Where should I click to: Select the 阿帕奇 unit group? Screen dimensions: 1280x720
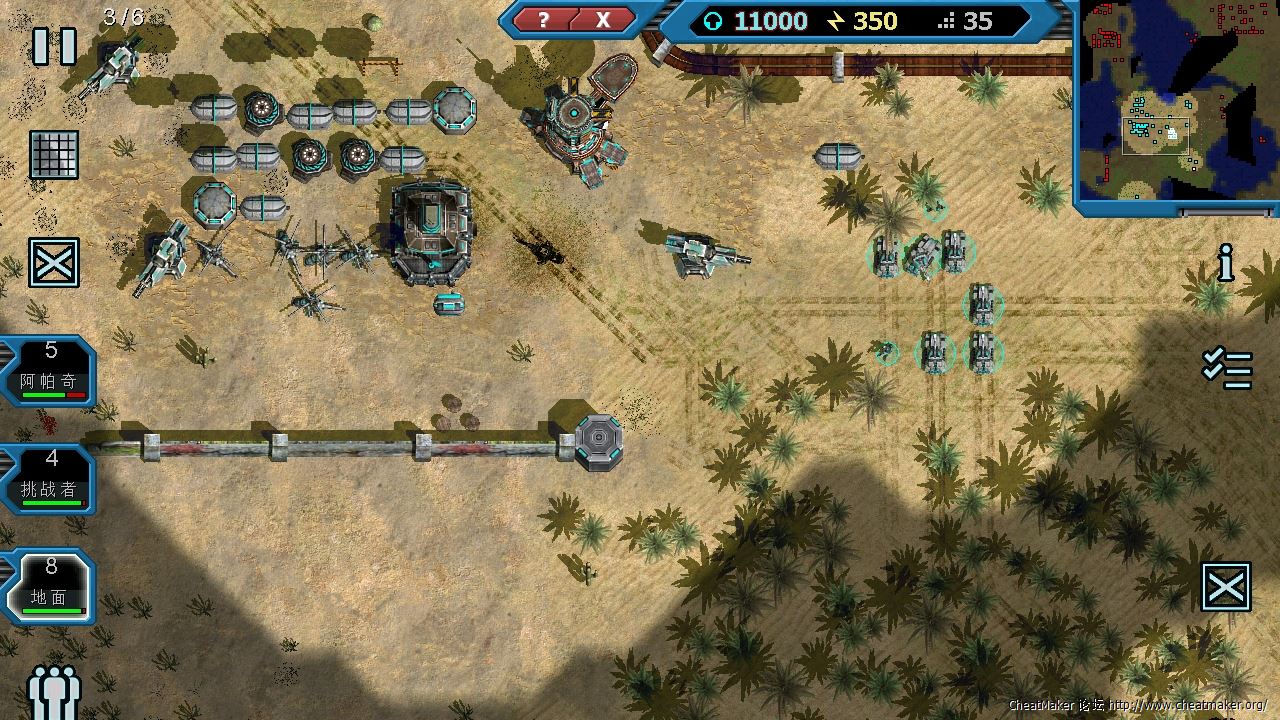50,371
